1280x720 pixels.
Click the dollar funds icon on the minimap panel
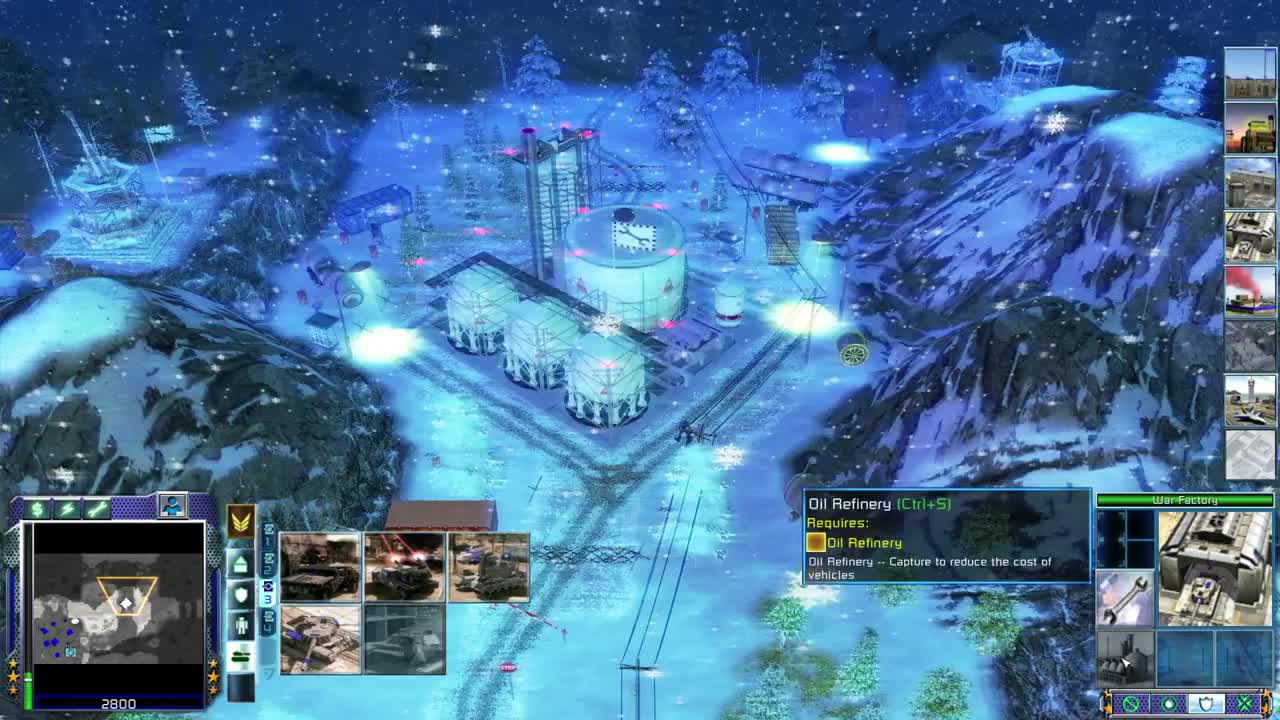pyautogui.click(x=38, y=510)
